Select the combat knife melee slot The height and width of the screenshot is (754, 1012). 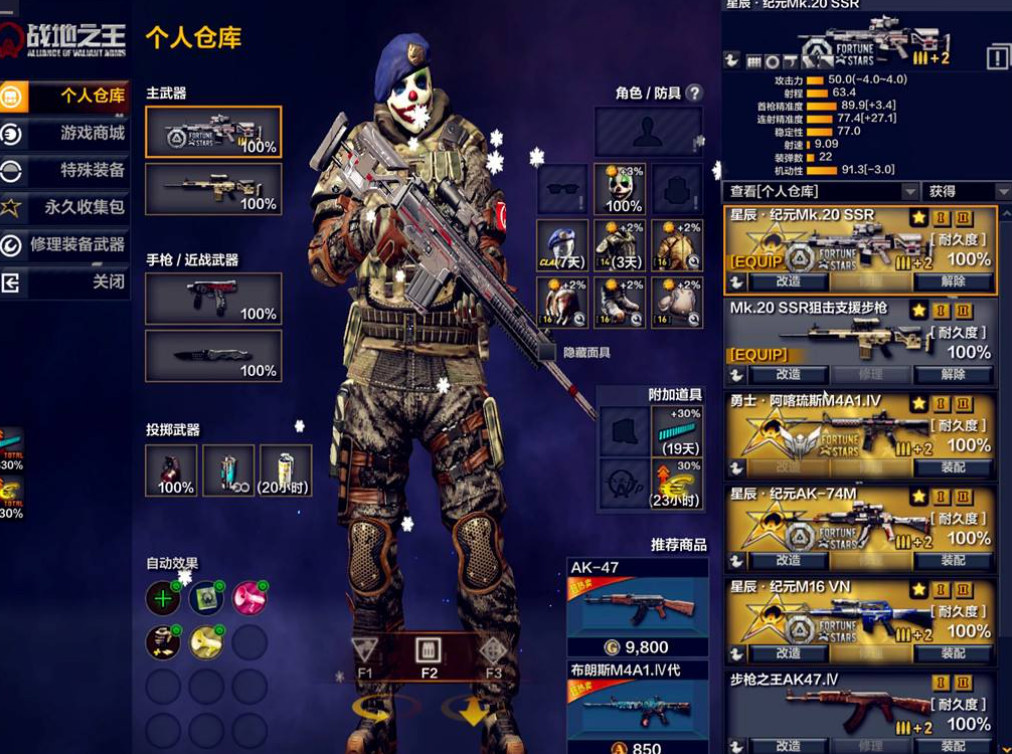213,356
